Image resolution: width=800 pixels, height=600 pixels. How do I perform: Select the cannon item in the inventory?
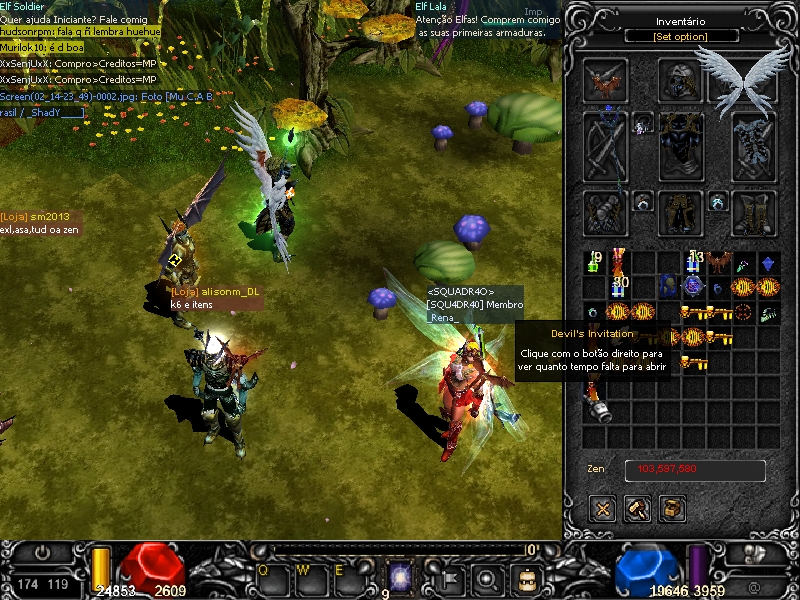tap(598, 410)
